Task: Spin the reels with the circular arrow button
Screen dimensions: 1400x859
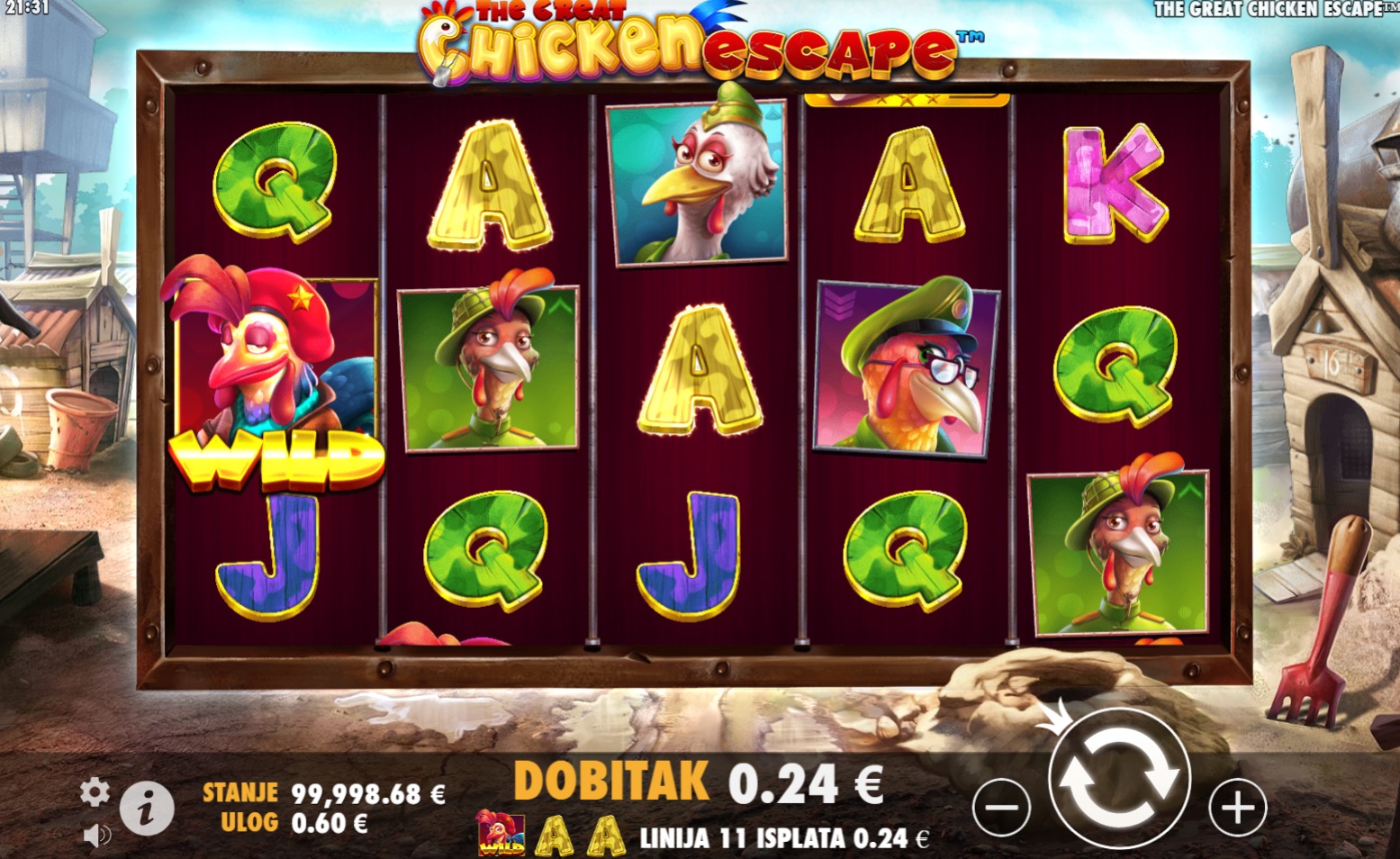Action: click(x=1119, y=779)
